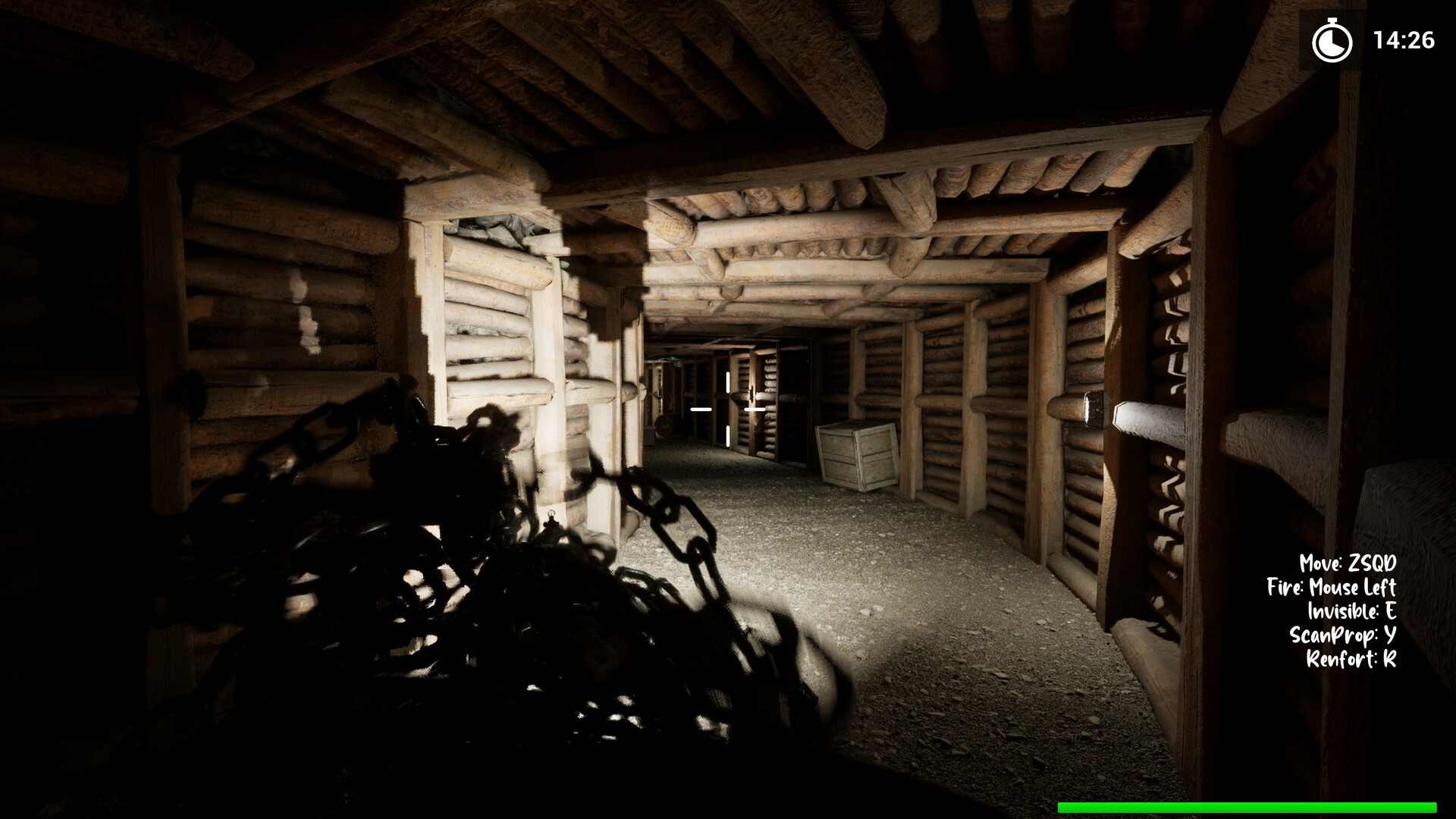Click the glowing lantern on the right wall
Image resolution: width=1456 pixels, height=819 pixels.
(1092, 409)
